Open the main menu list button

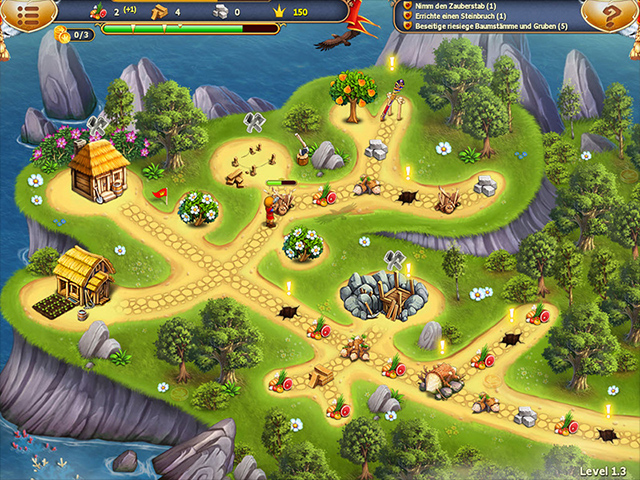pos(29,13)
